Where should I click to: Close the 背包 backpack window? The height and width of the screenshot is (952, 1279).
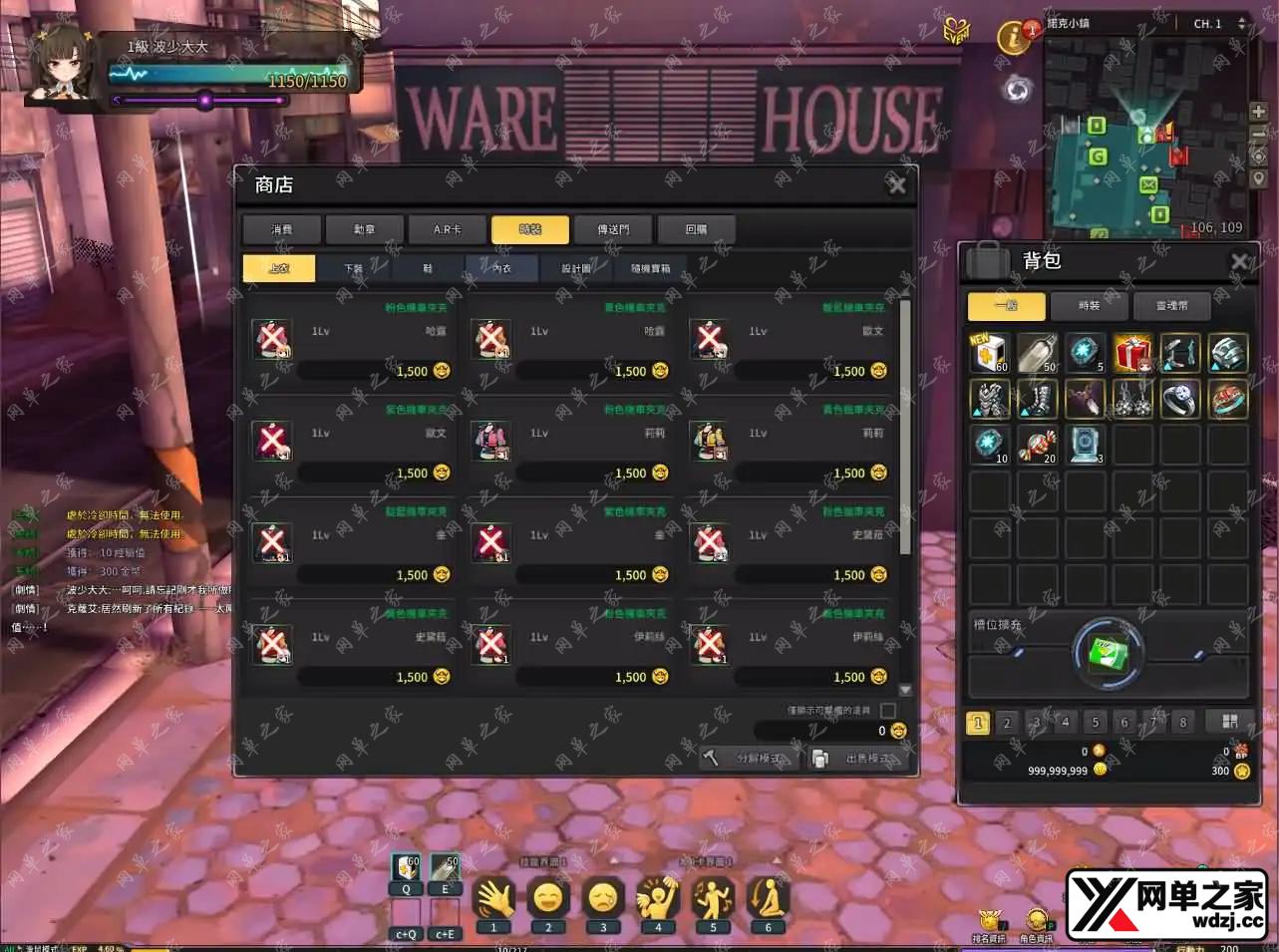(x=1239, y=261)
